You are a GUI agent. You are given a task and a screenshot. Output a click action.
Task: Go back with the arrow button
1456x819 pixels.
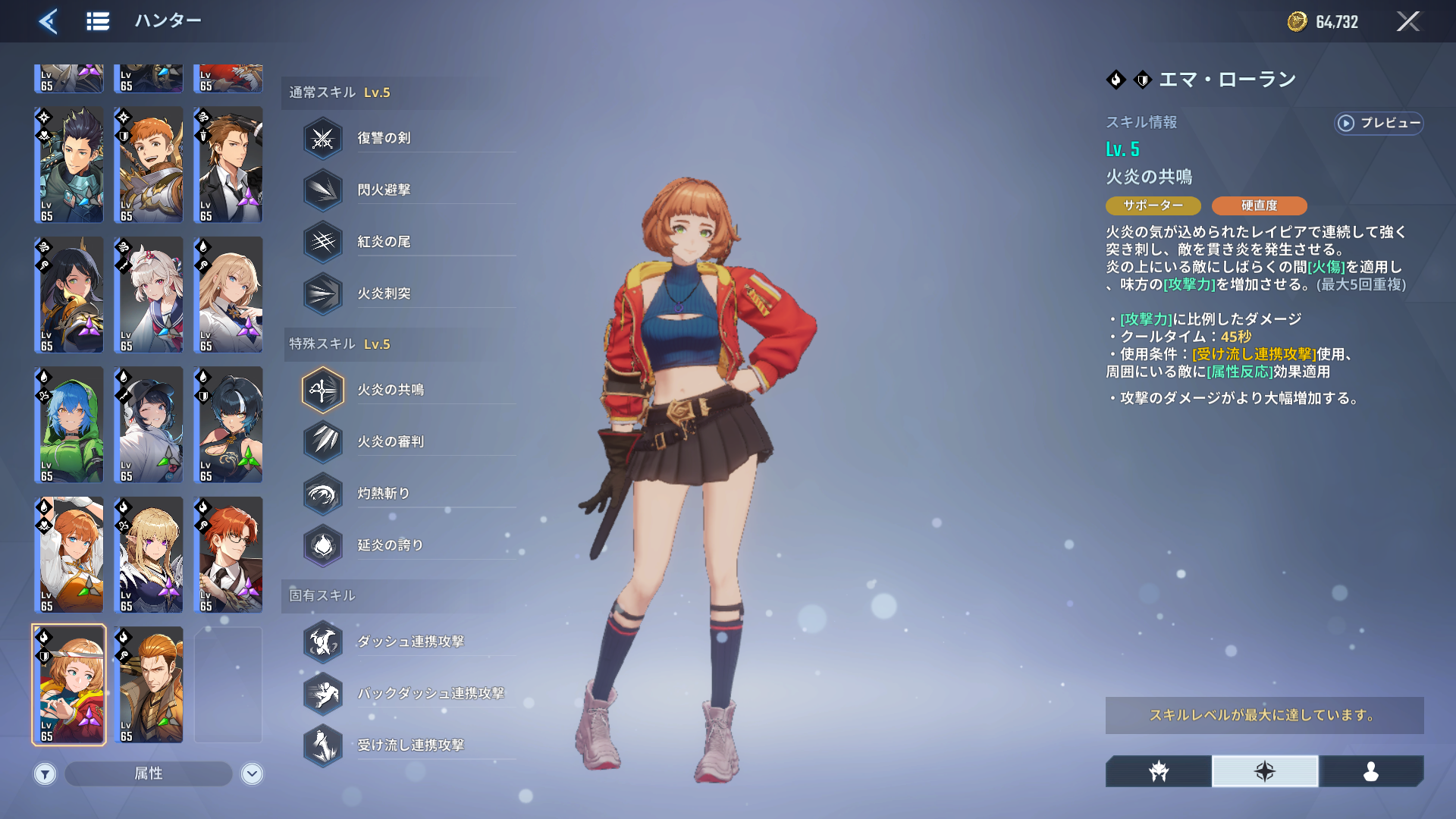coord(49,21)
